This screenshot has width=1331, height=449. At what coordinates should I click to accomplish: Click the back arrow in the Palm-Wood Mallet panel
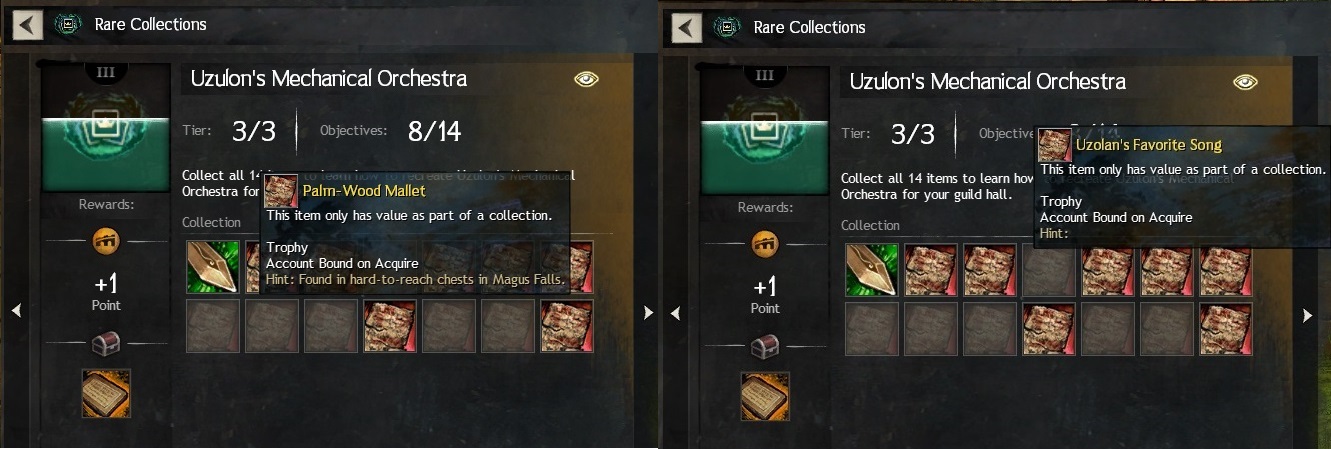(29, 24)
